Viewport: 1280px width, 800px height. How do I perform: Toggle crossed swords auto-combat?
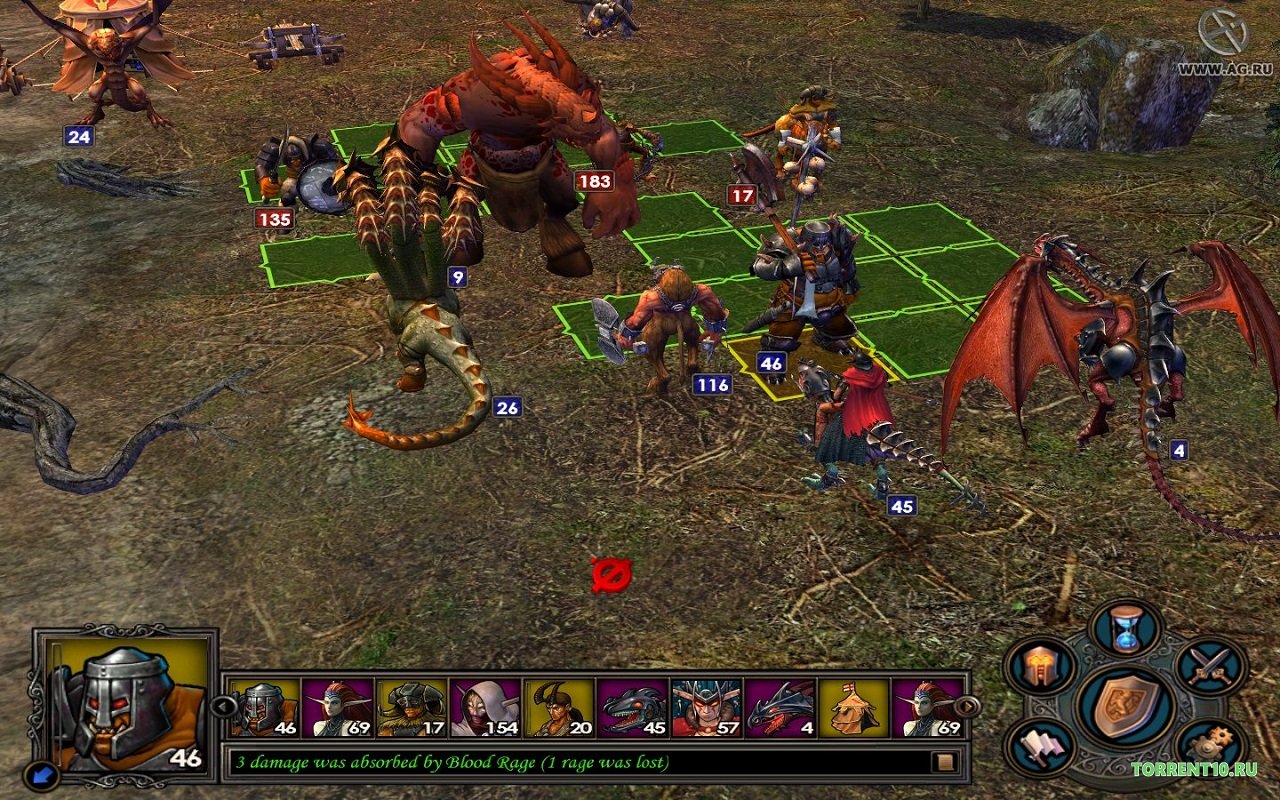(1210, 666)
